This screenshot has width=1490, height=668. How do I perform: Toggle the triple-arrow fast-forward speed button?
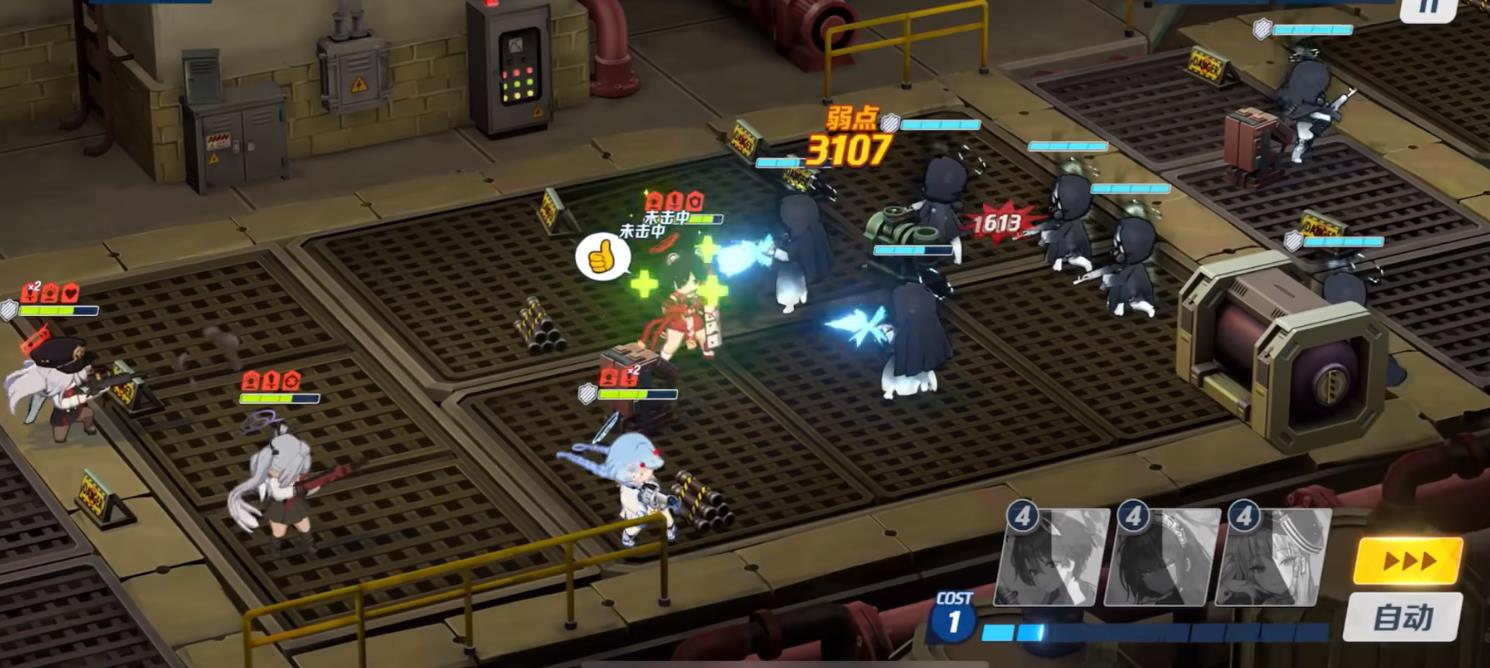coord(1408,561)
